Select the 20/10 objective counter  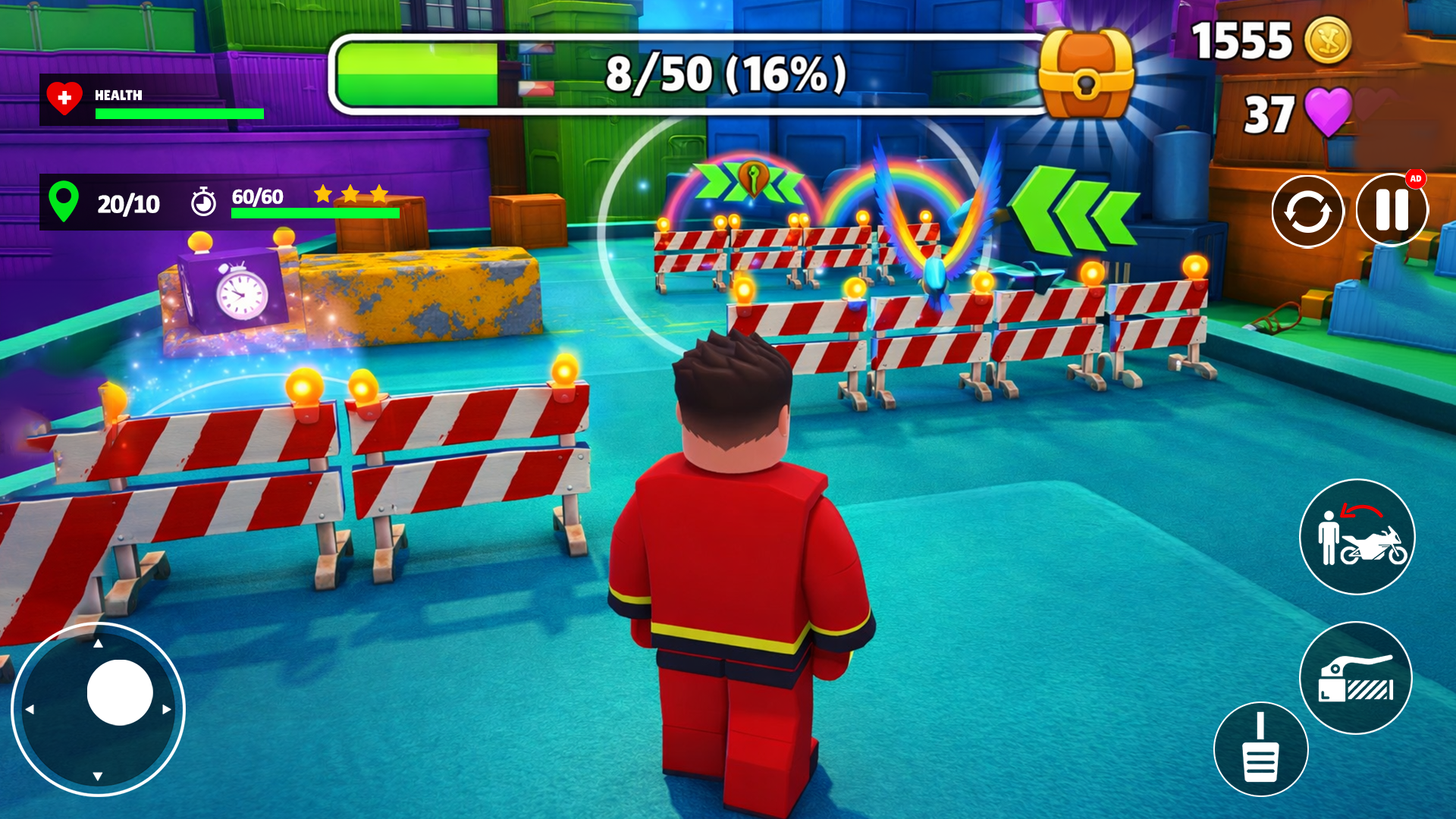[129, 202]
